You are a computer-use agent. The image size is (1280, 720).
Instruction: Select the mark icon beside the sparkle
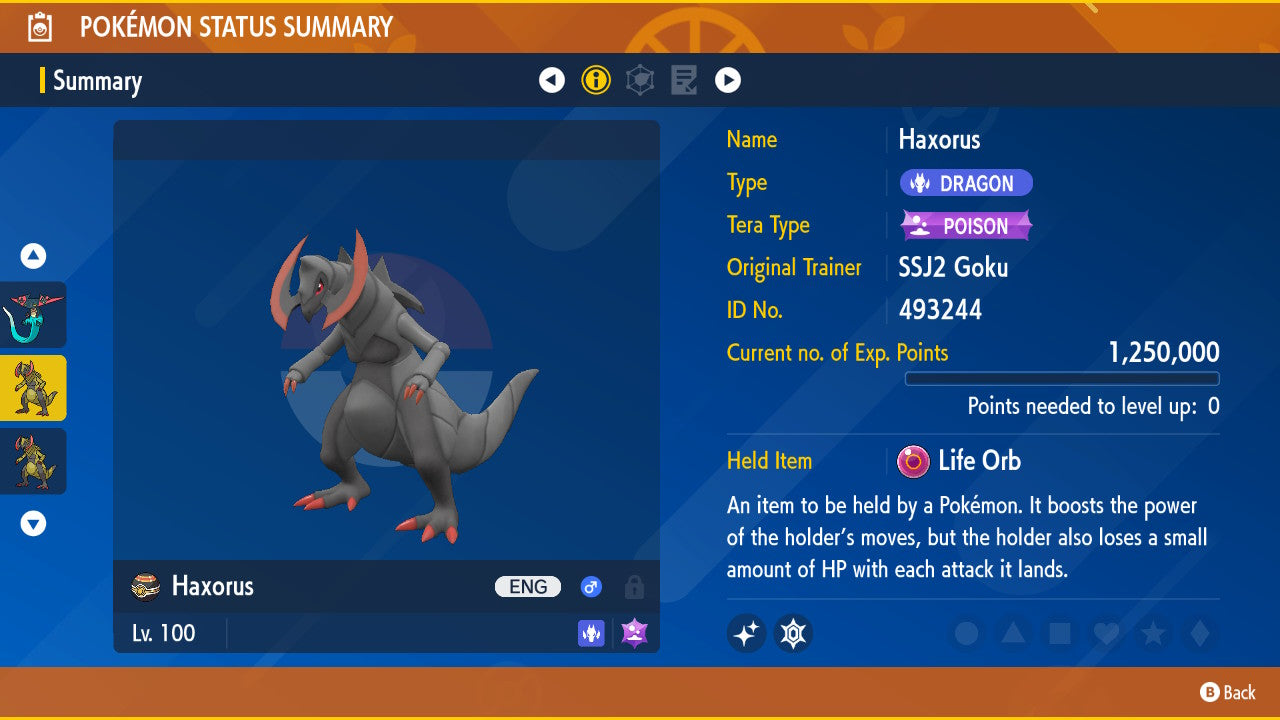point(793,633)
